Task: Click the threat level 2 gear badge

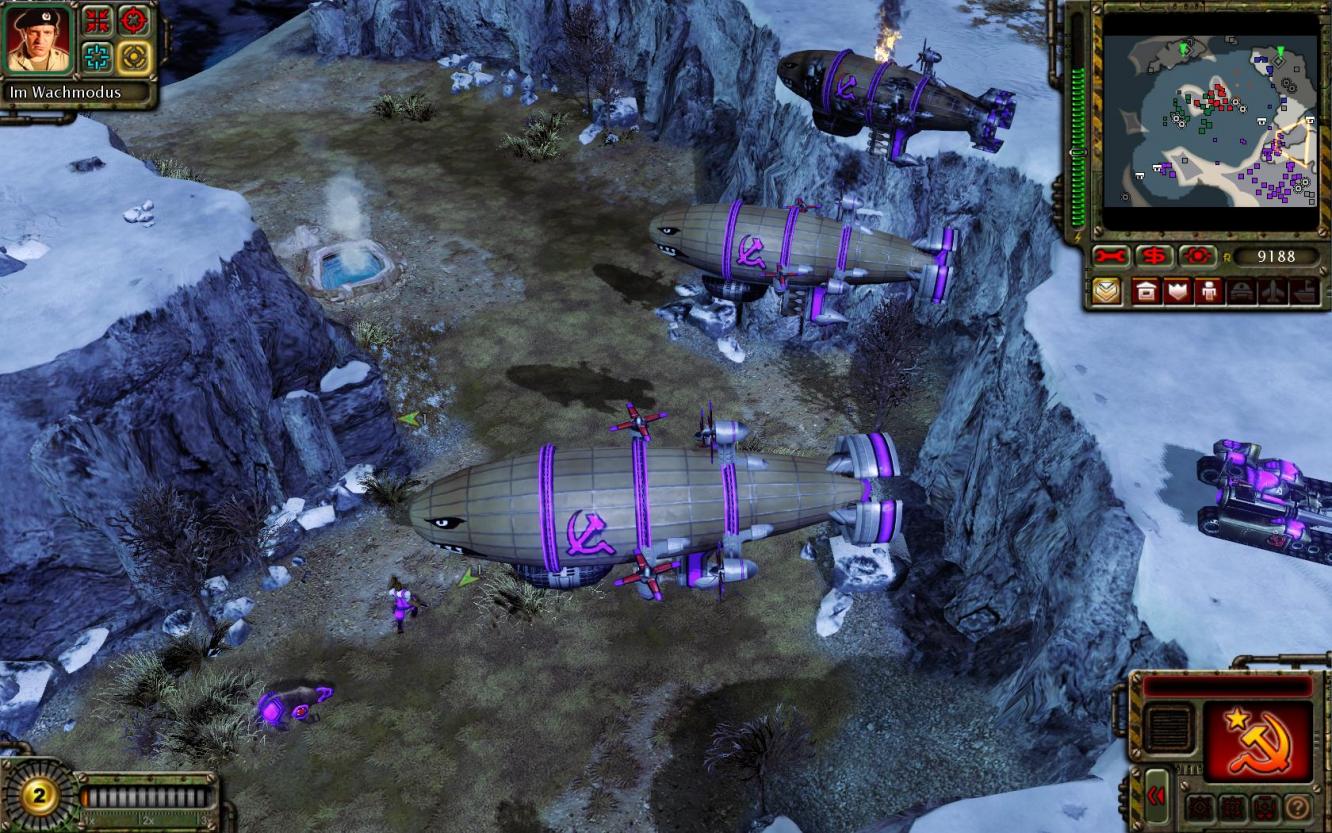Action: pyautogui.click(x=39, y=796)
